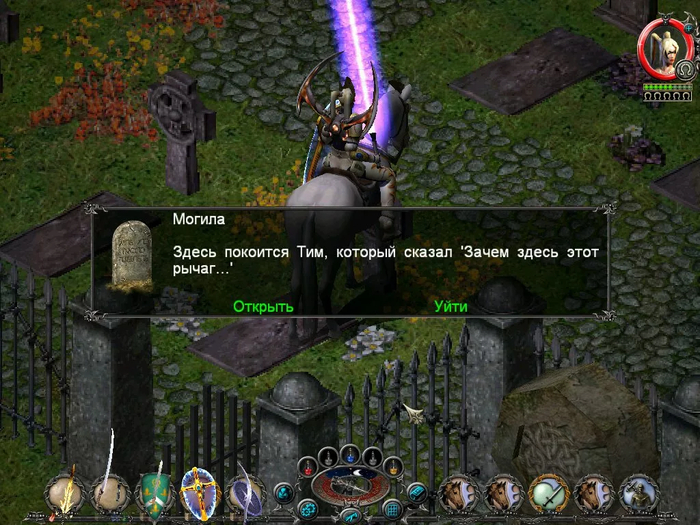This screenshot has height=525, width=700.
Task: Activate the green-ringed combat art slot
Action: 549,492
